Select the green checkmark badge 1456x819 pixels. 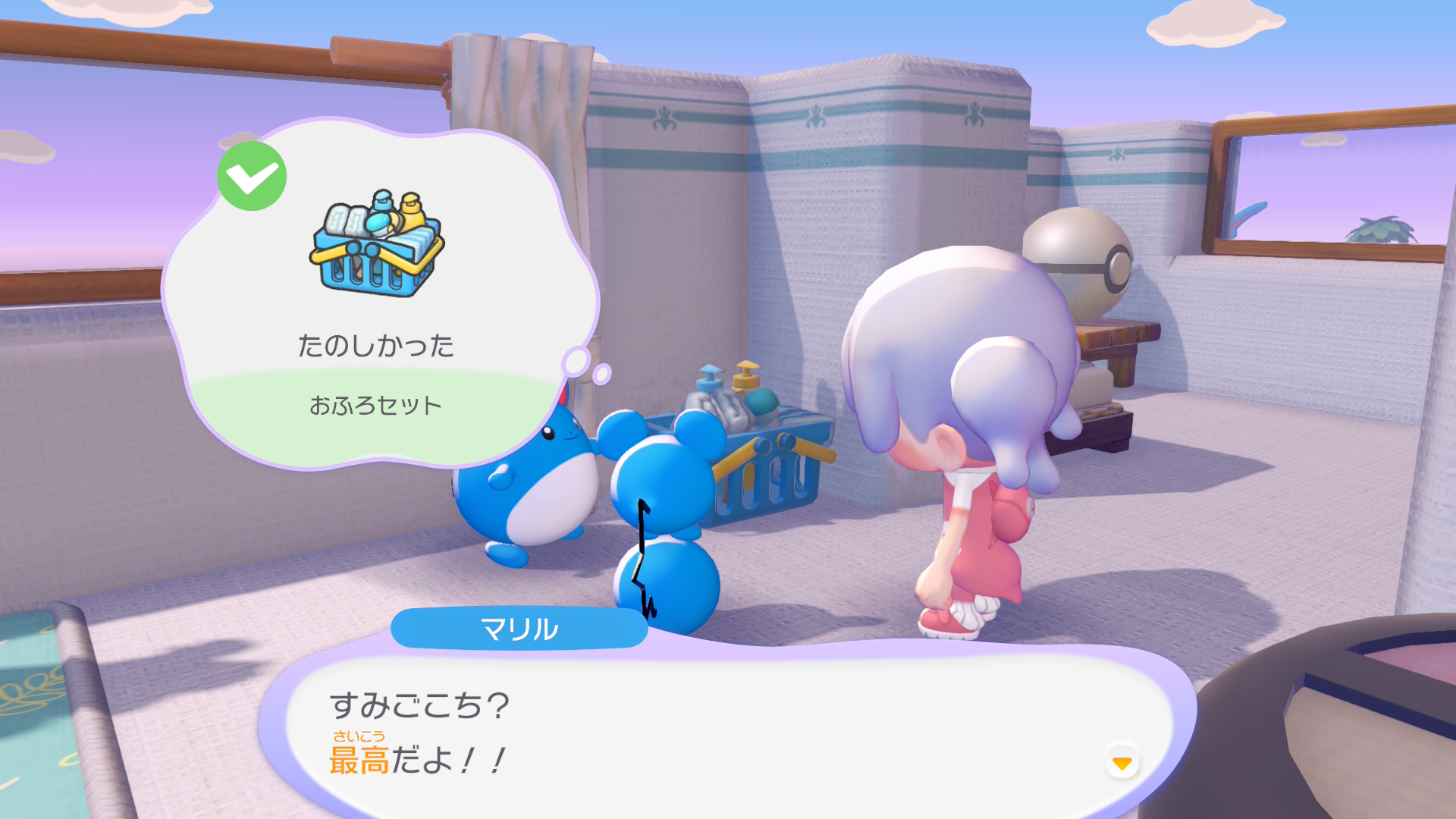(252, 177)
